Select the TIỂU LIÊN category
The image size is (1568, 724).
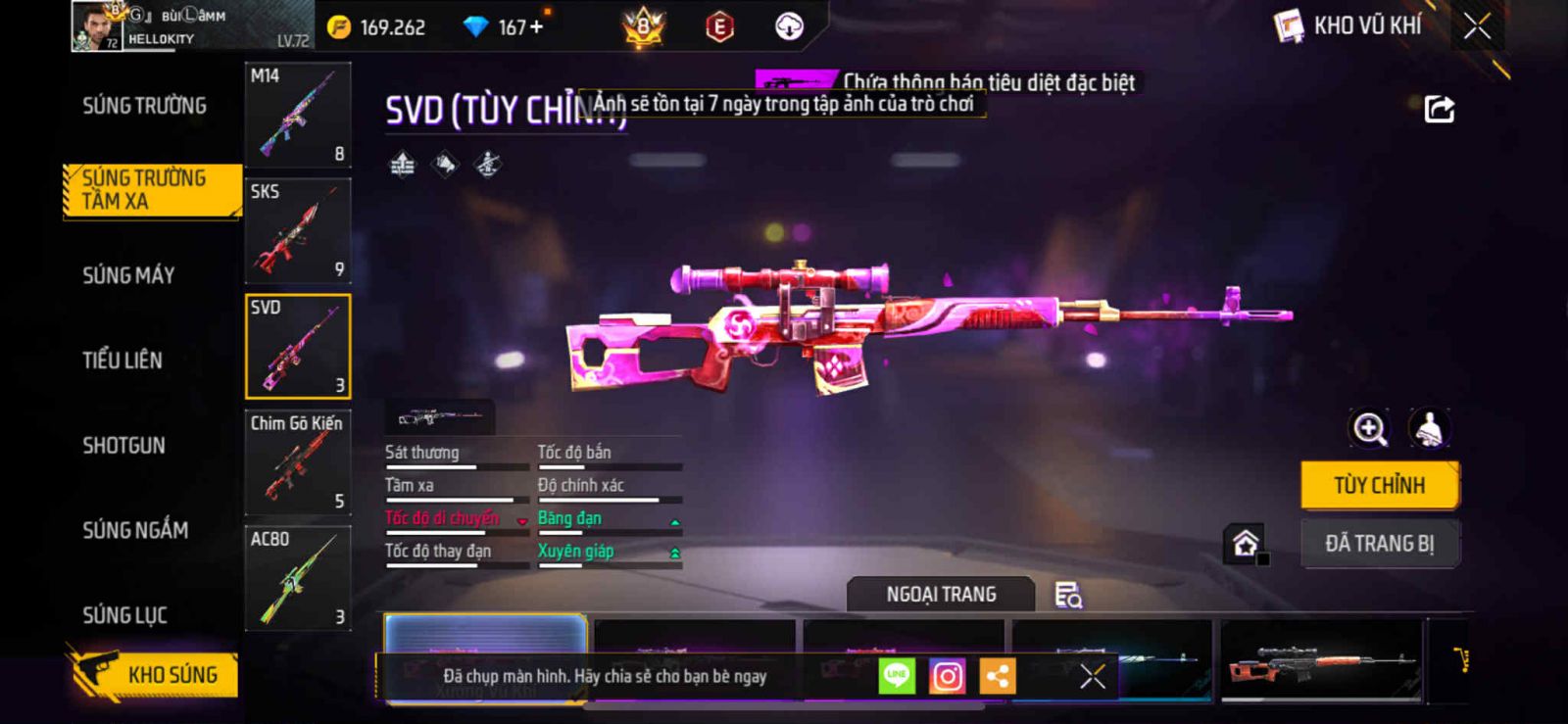[122, 361]
